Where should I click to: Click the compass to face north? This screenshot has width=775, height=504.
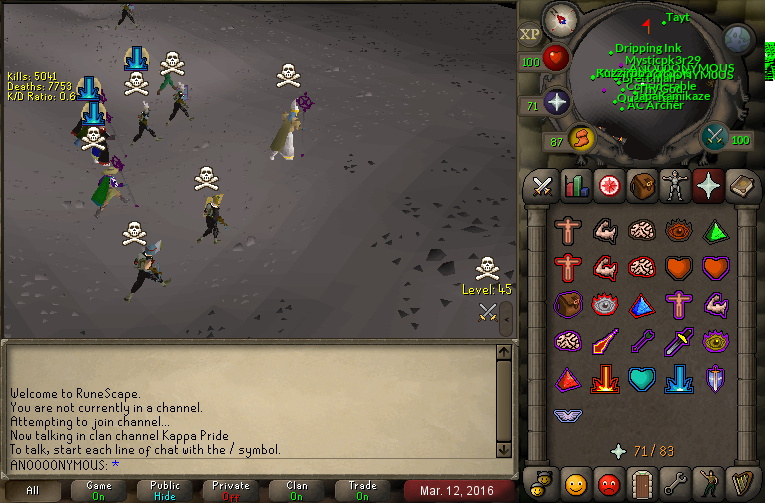[x=560, y=20]
